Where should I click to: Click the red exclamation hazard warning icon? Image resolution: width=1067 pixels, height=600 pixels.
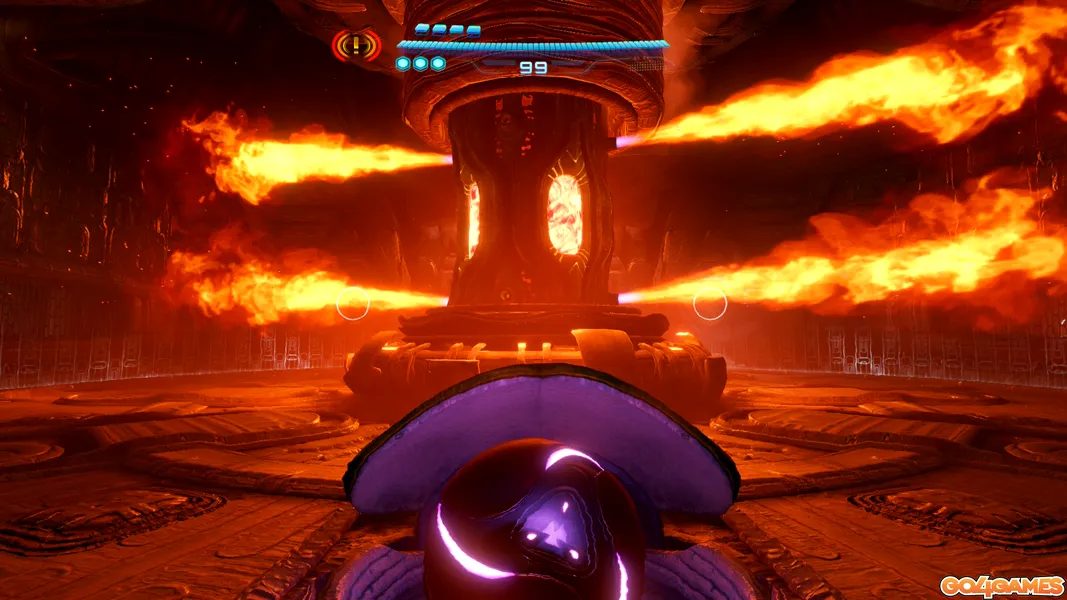pyautogui.click(x=356, y=45)
